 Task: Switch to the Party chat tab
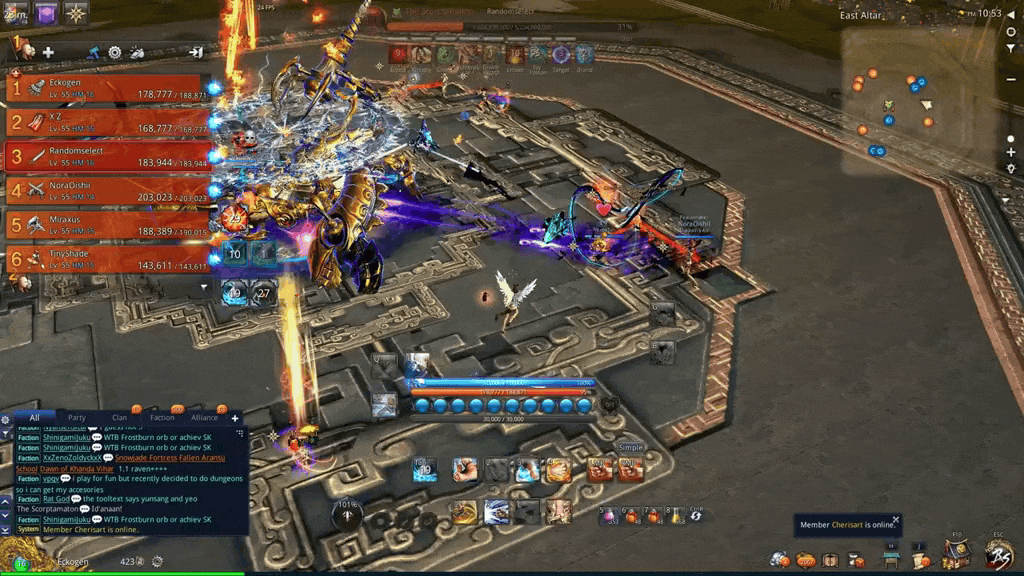(x=77, y=417)
